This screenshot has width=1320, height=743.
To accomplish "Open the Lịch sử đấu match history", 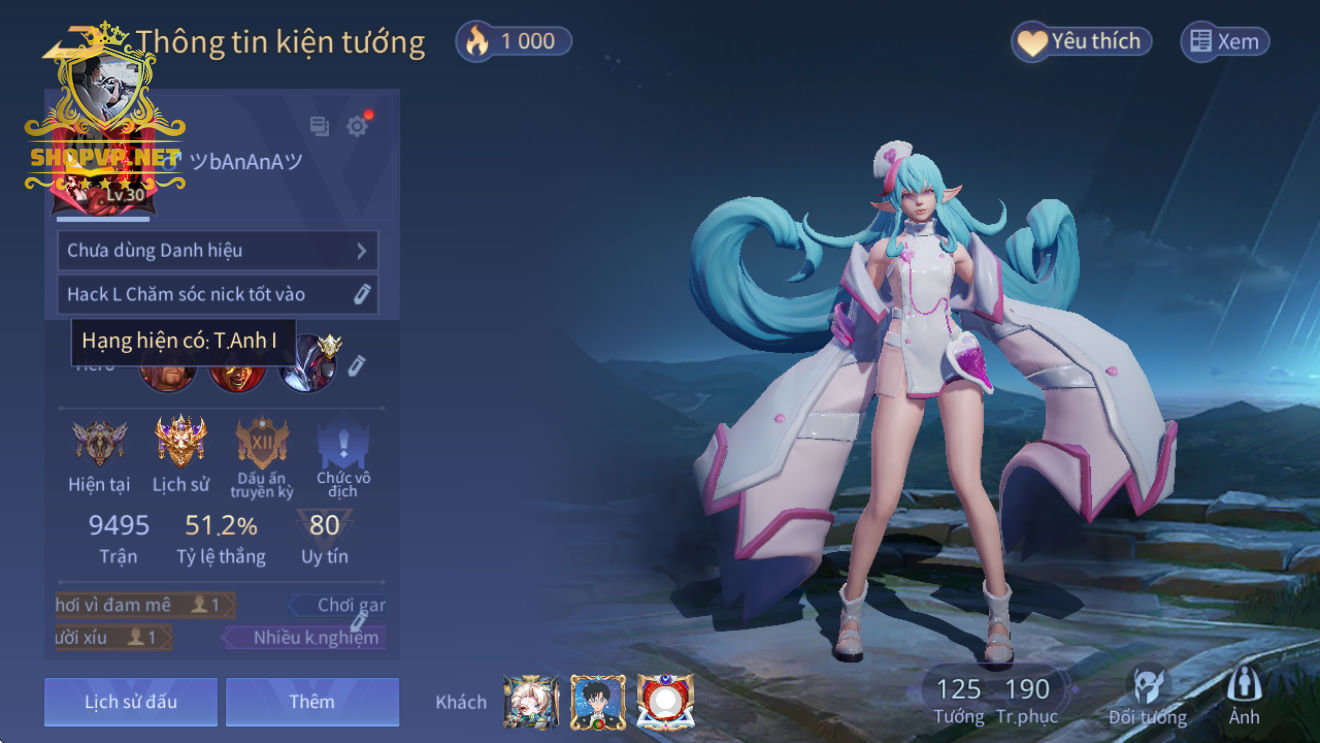I will tap(130, 701).
